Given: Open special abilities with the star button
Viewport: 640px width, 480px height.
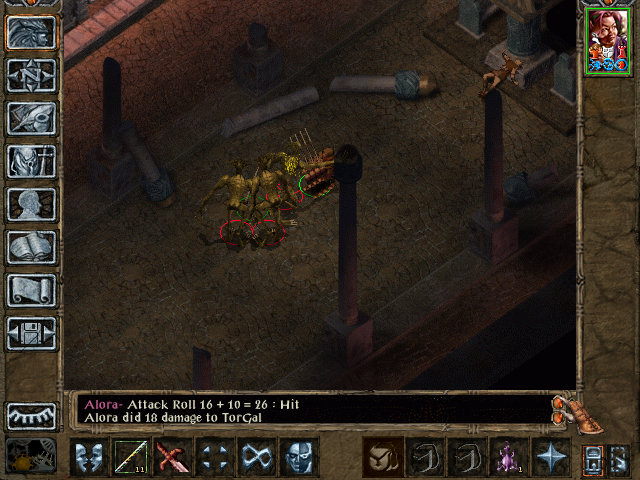Looking at the screenshot, I should coord(551,458).
